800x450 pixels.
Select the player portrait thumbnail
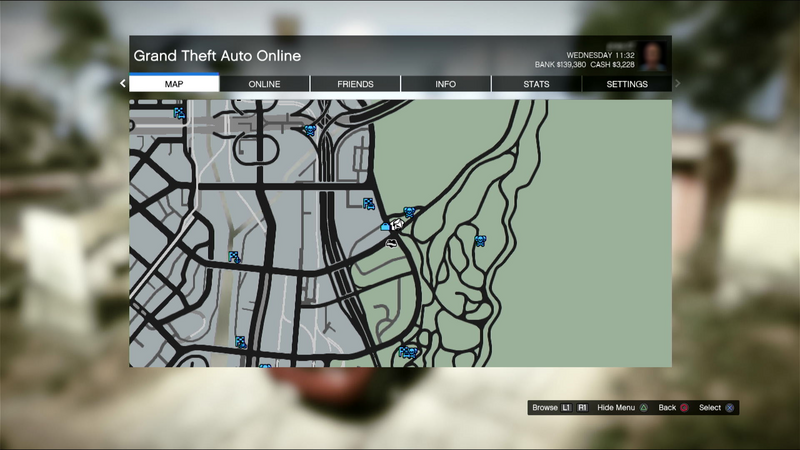(654, 56)
